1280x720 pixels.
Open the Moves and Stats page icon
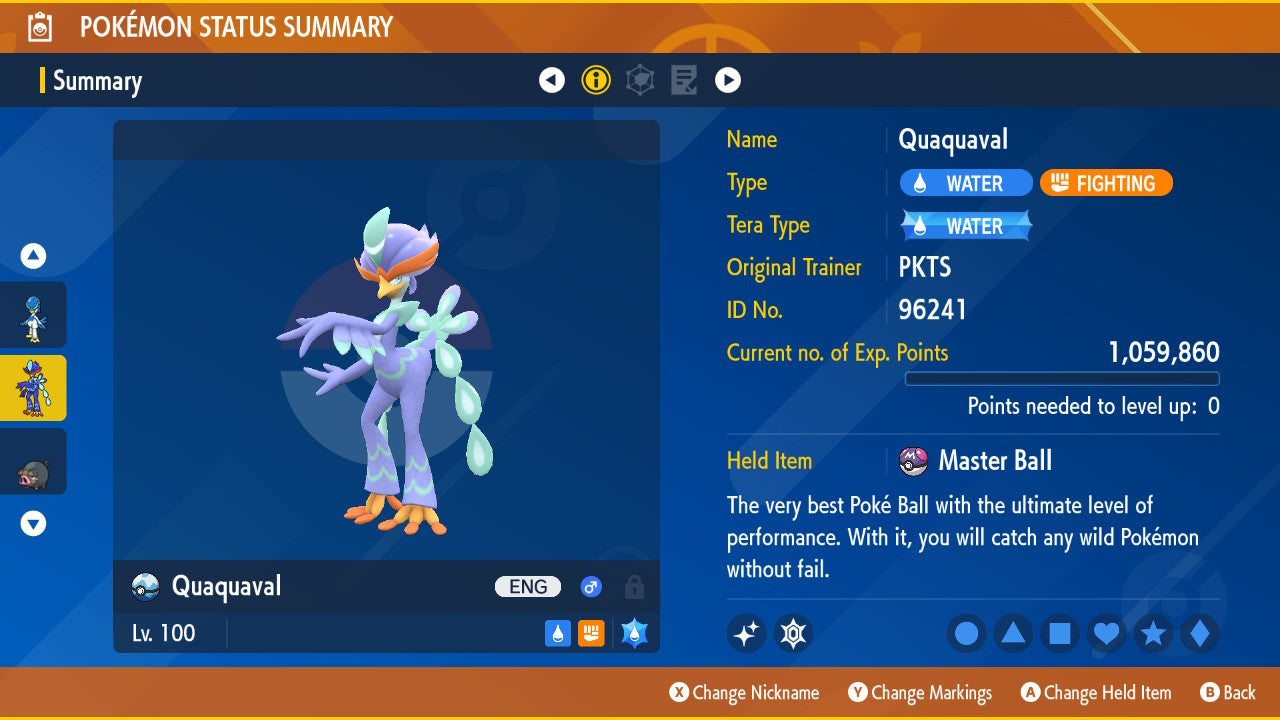(640, 80)
